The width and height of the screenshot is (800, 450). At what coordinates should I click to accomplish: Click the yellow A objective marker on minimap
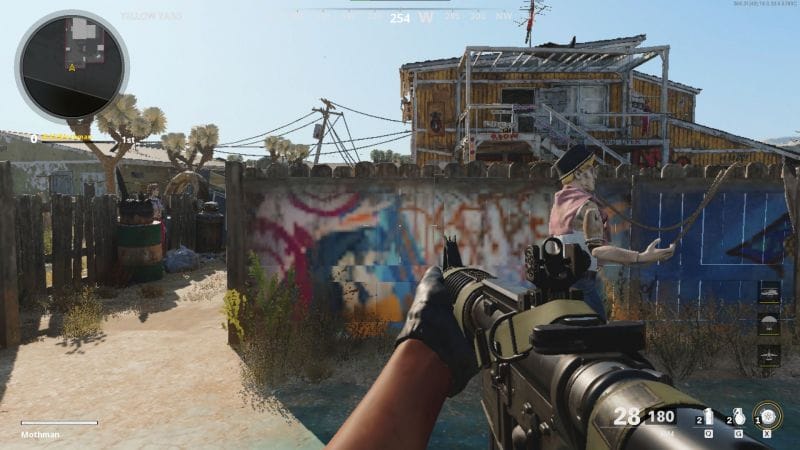coord(73,68)
